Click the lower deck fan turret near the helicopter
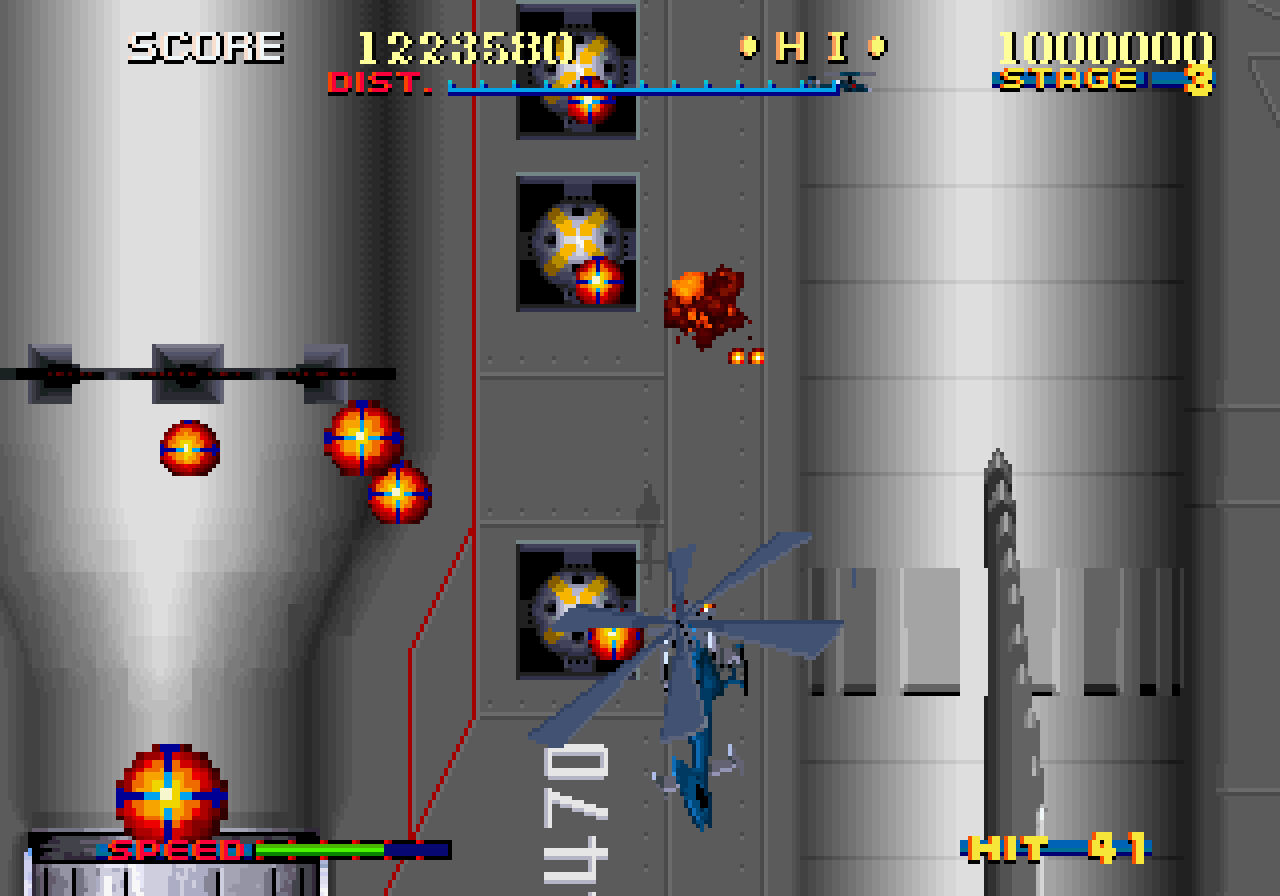The height and width of the screenshot is (896, 1280). click(x=573, y=608)
